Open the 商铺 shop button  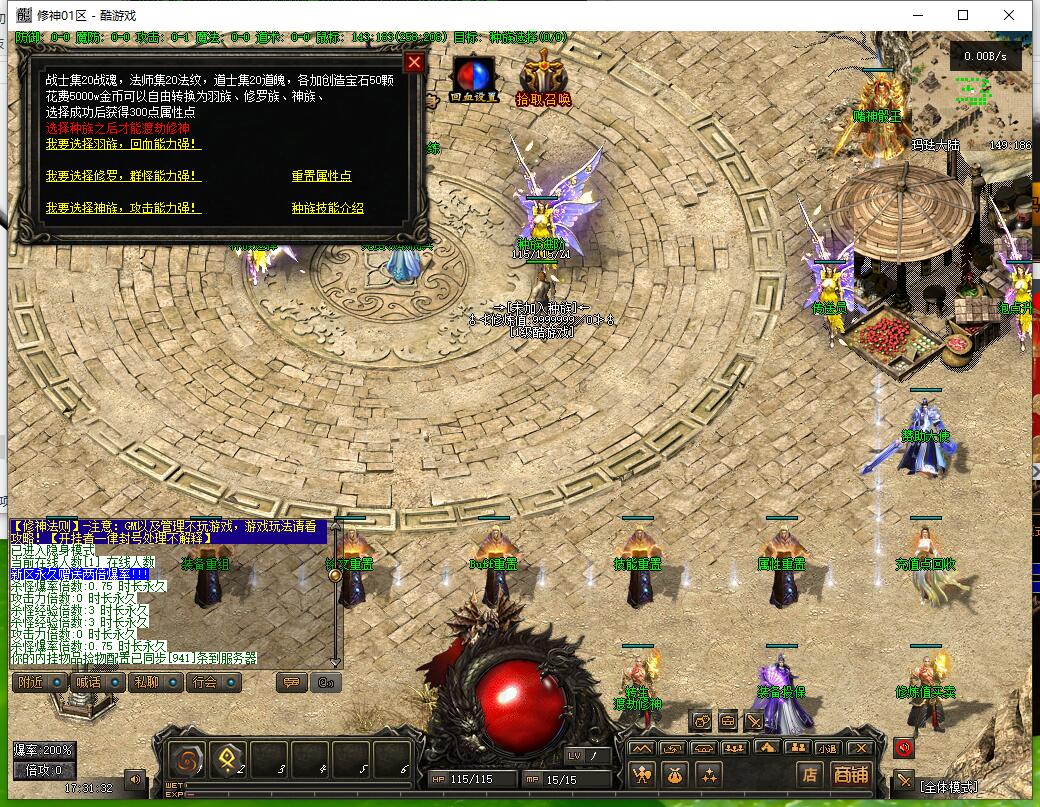[x=851, y=774]
